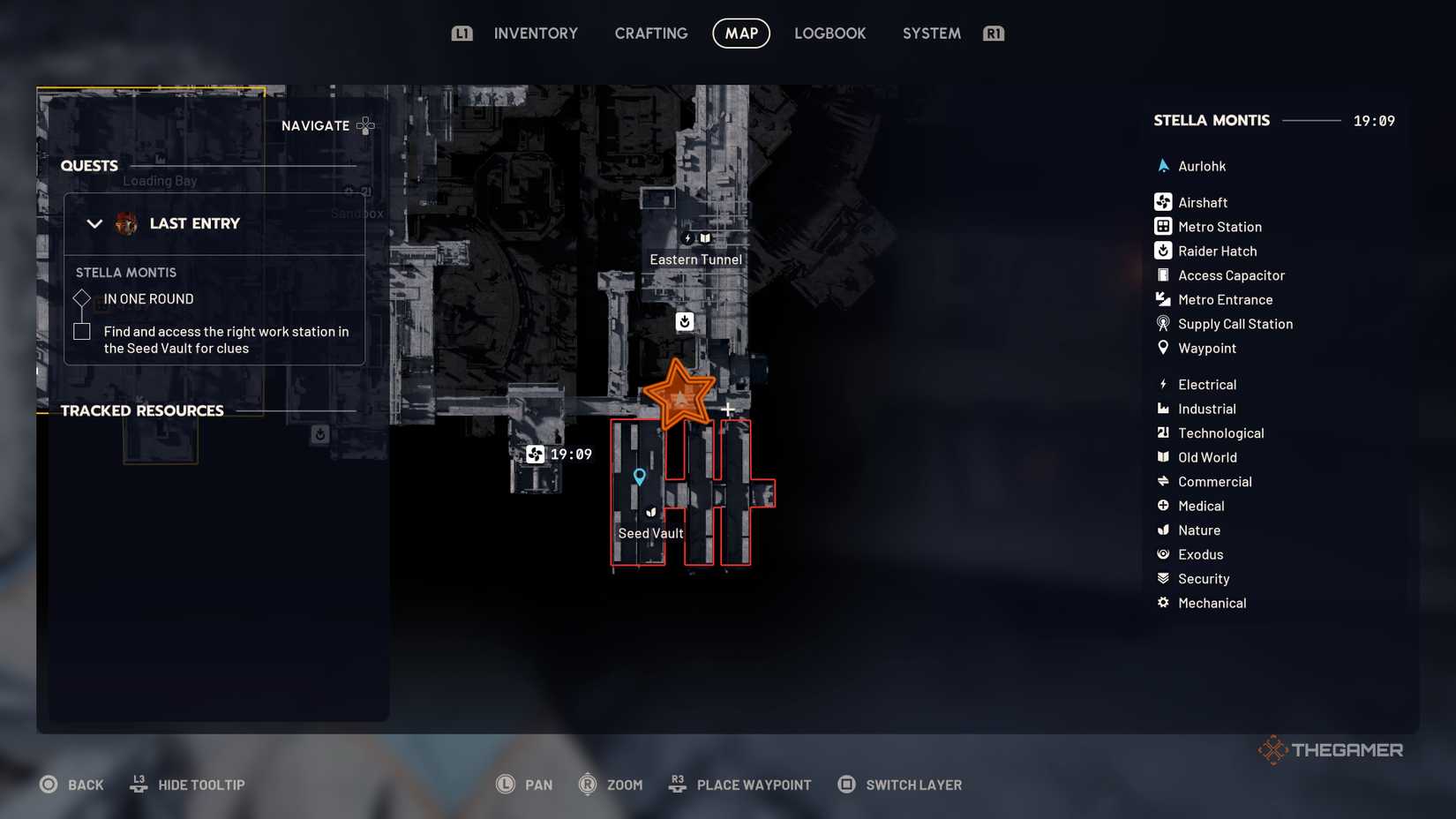Toggle the Electrical resource filter

pyautogui.click(x=1163, y=384)
